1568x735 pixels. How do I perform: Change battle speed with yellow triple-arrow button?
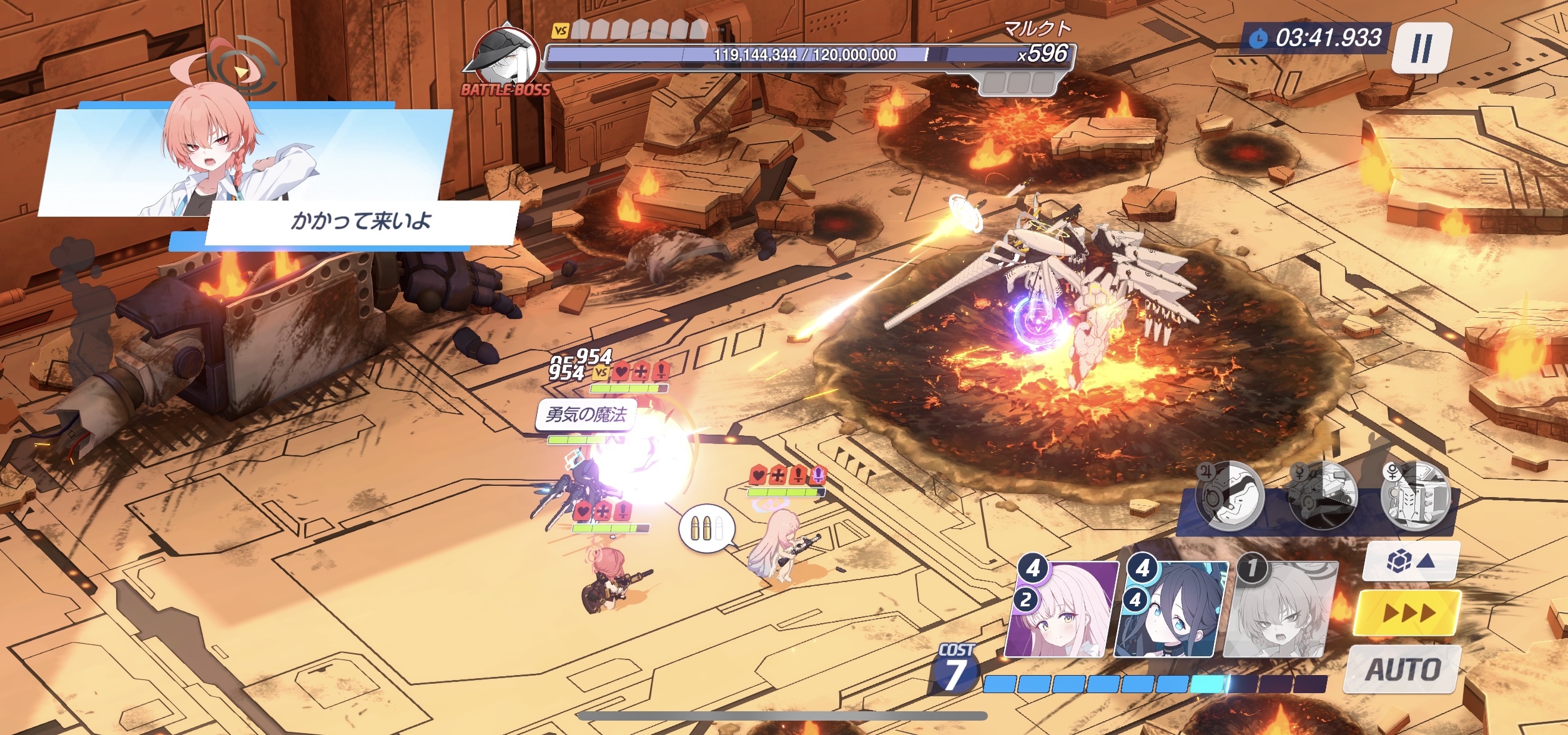tap(1408, 613)
